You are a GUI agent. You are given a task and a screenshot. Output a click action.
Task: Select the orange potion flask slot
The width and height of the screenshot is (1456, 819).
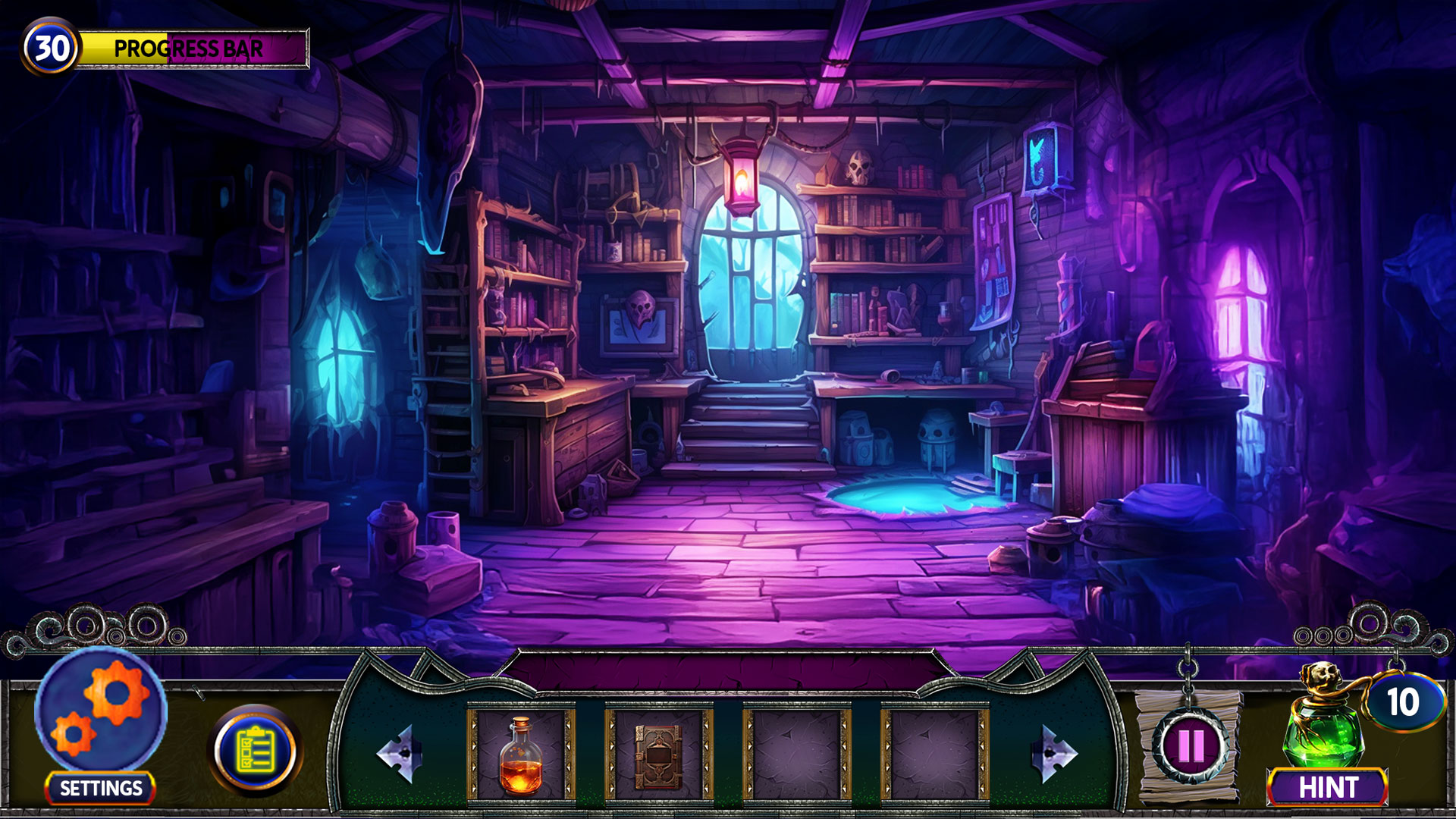[x=521, y=755]
